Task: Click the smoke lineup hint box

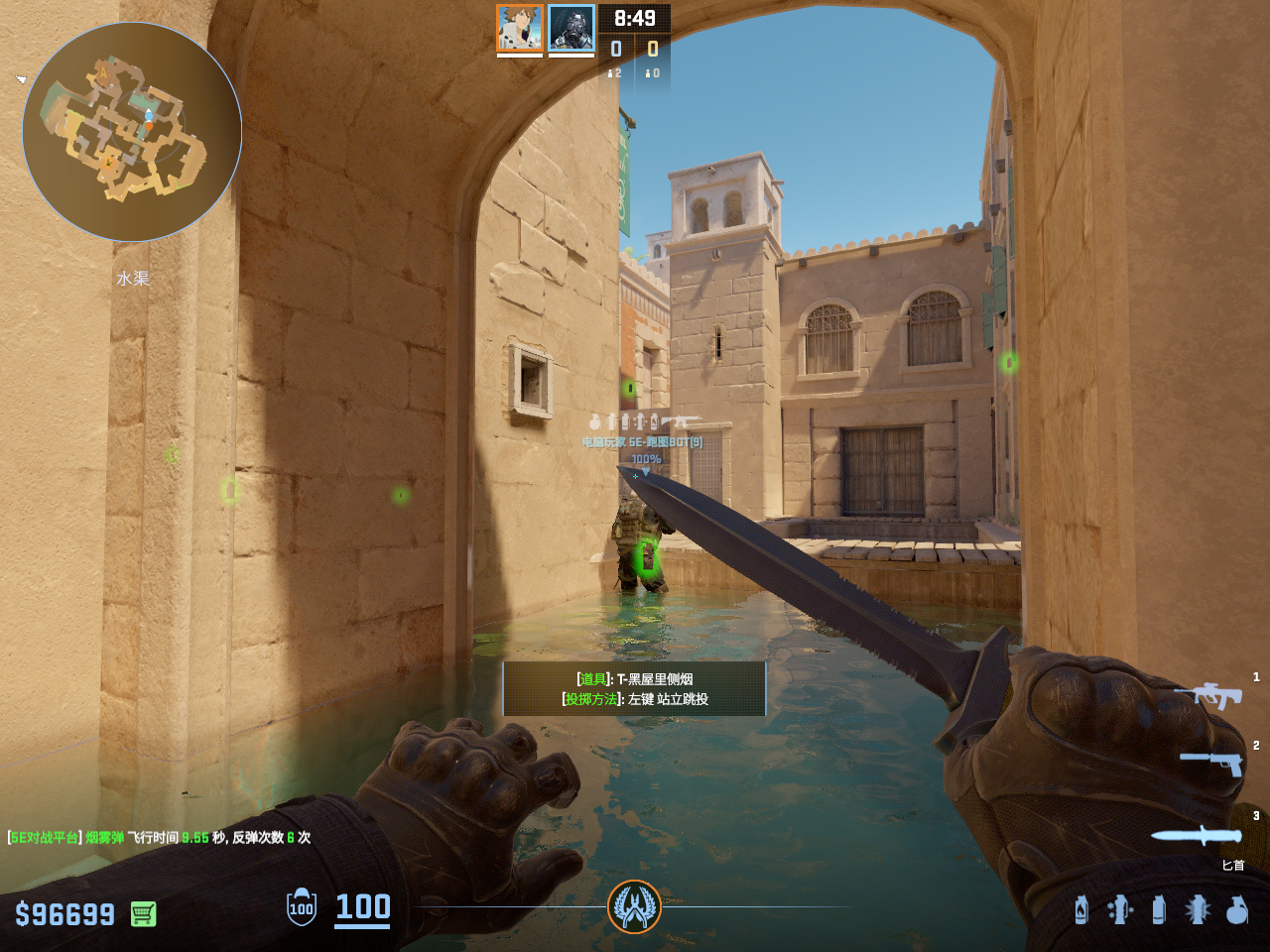Action: point(634,688)
